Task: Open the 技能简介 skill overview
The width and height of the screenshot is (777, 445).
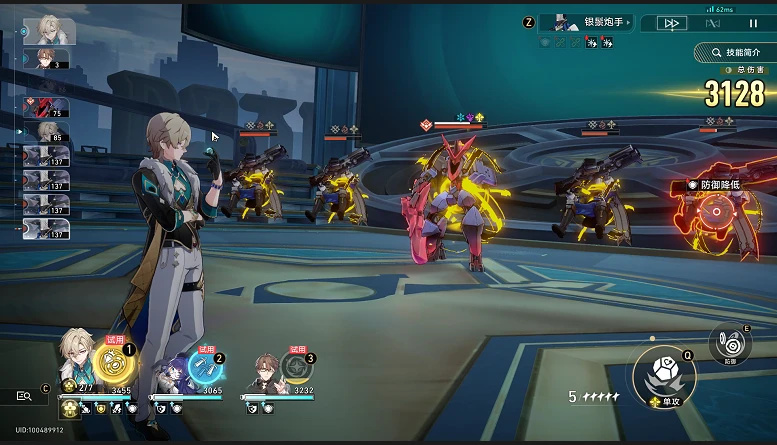Action: click(734, 51)
